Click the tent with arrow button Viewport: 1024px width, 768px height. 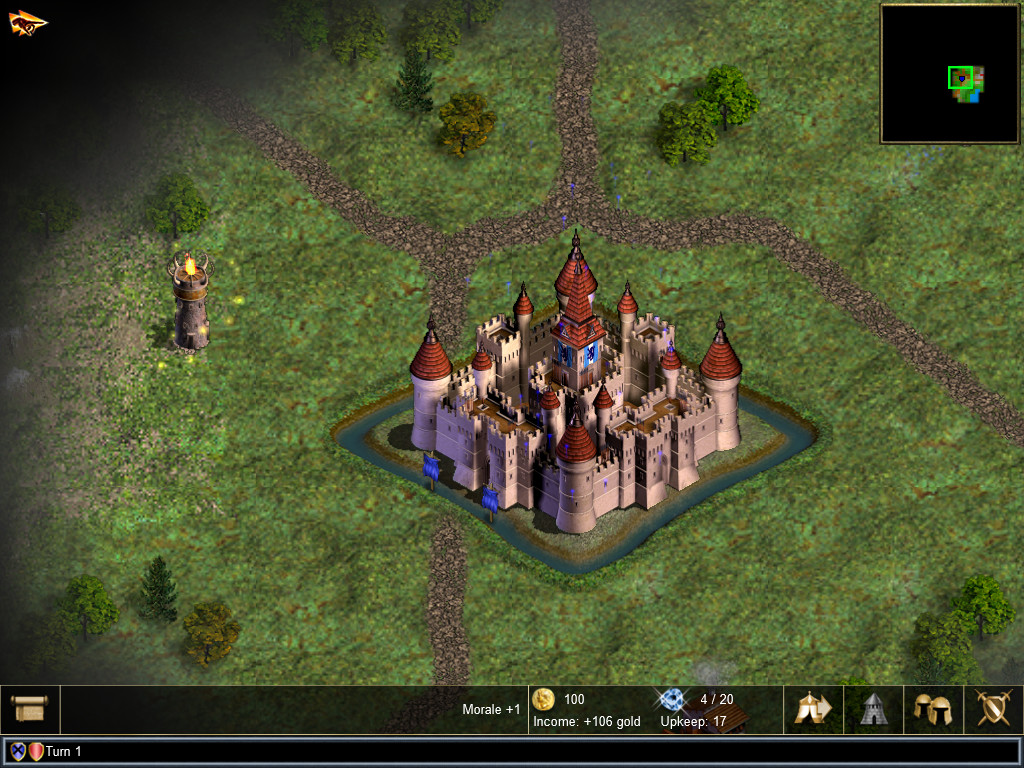813,709
